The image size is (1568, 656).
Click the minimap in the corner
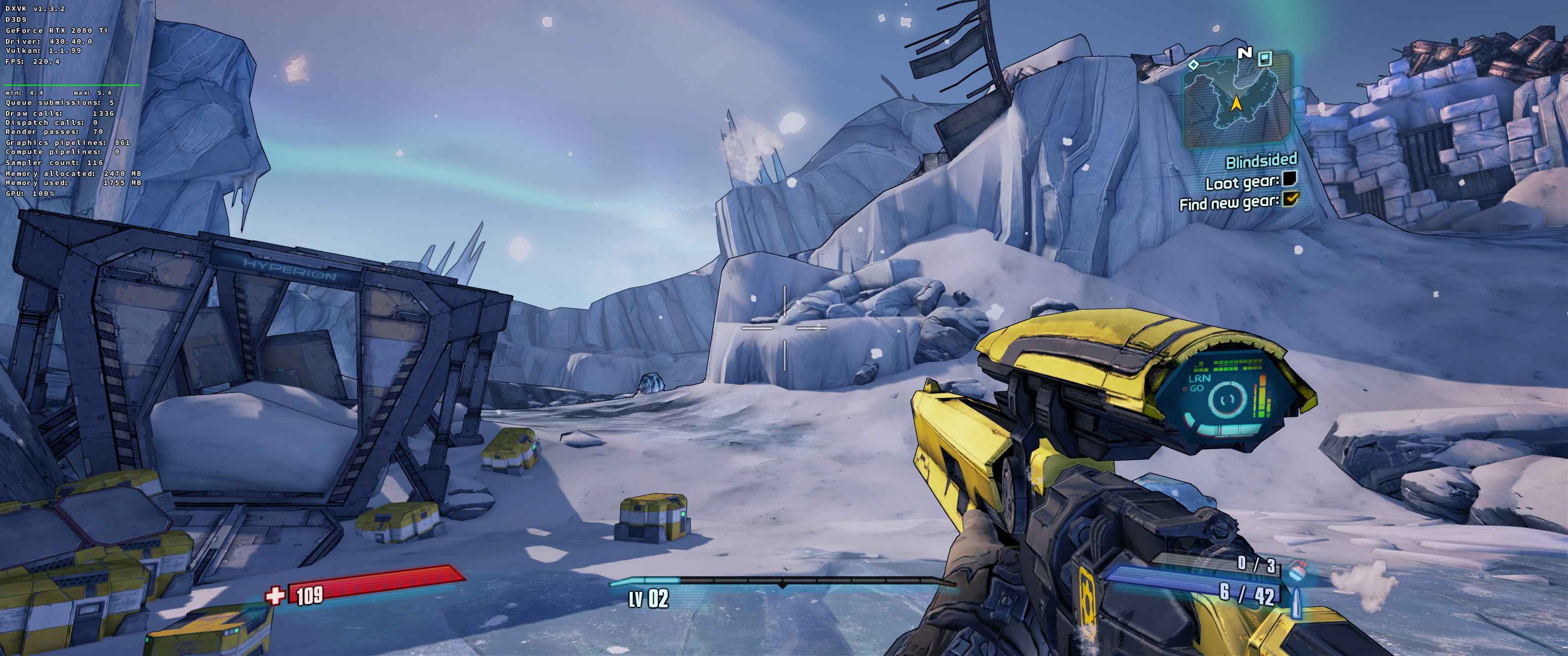1236,100
